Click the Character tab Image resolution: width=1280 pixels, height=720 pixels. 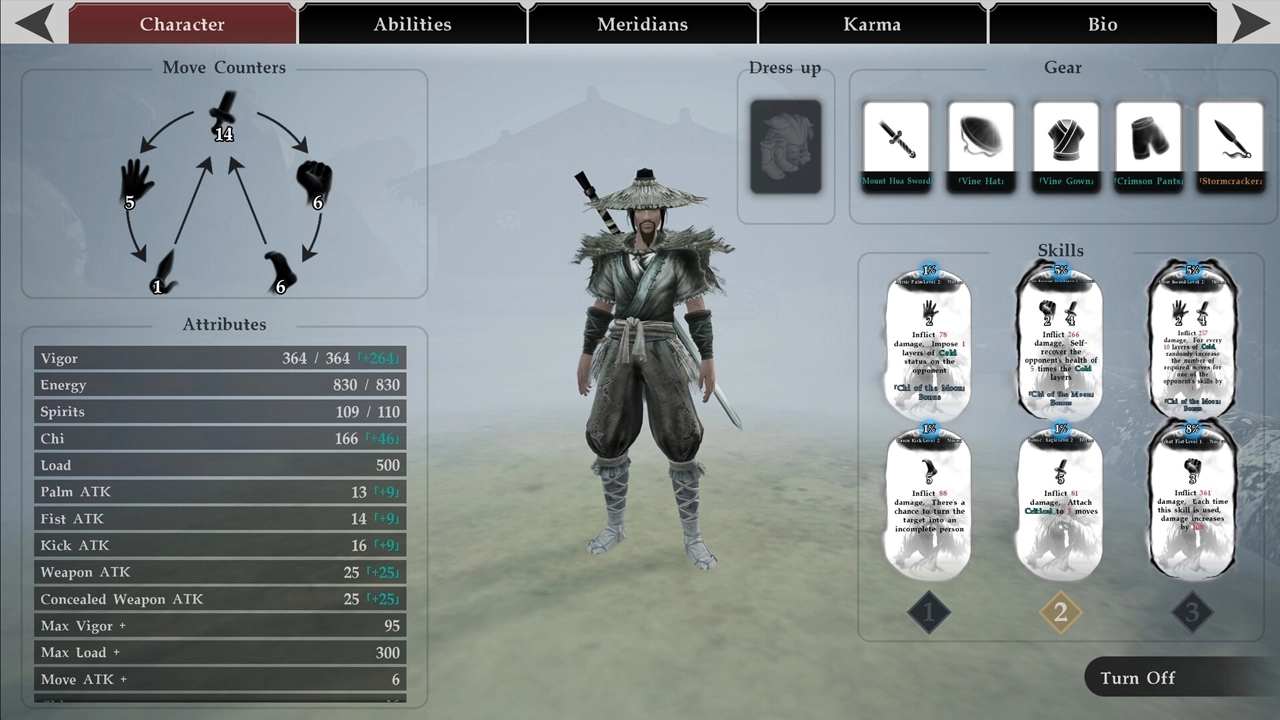(x=182, y=24)
